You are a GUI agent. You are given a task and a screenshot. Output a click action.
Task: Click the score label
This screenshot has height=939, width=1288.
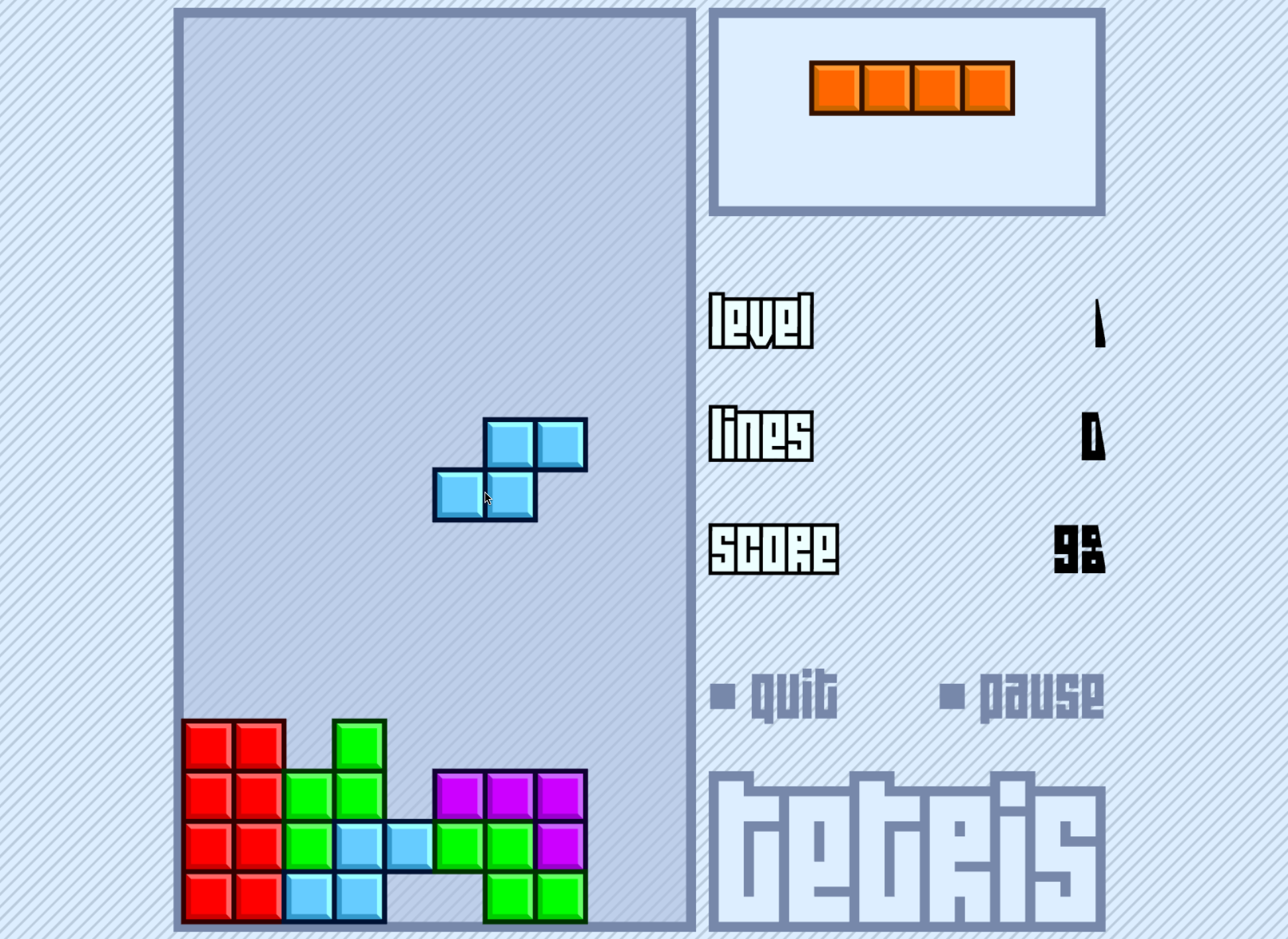776,549
